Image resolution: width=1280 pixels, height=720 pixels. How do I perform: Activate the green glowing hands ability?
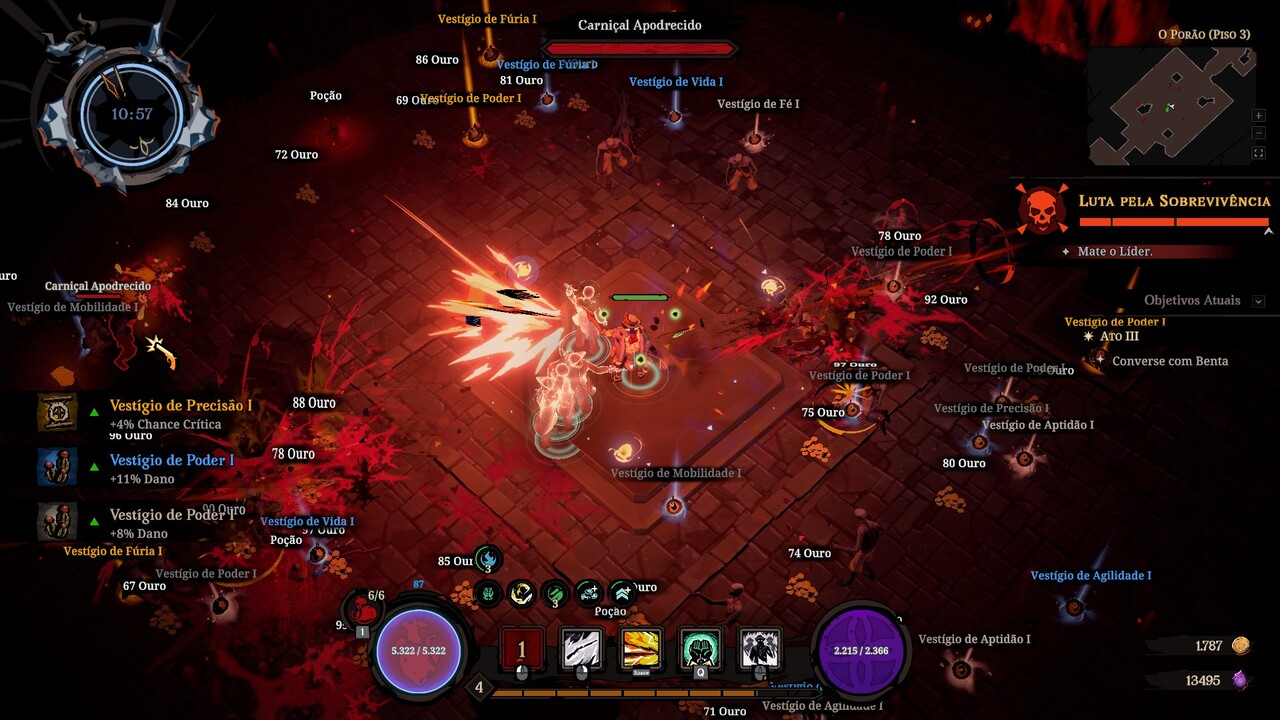[701, 650]
